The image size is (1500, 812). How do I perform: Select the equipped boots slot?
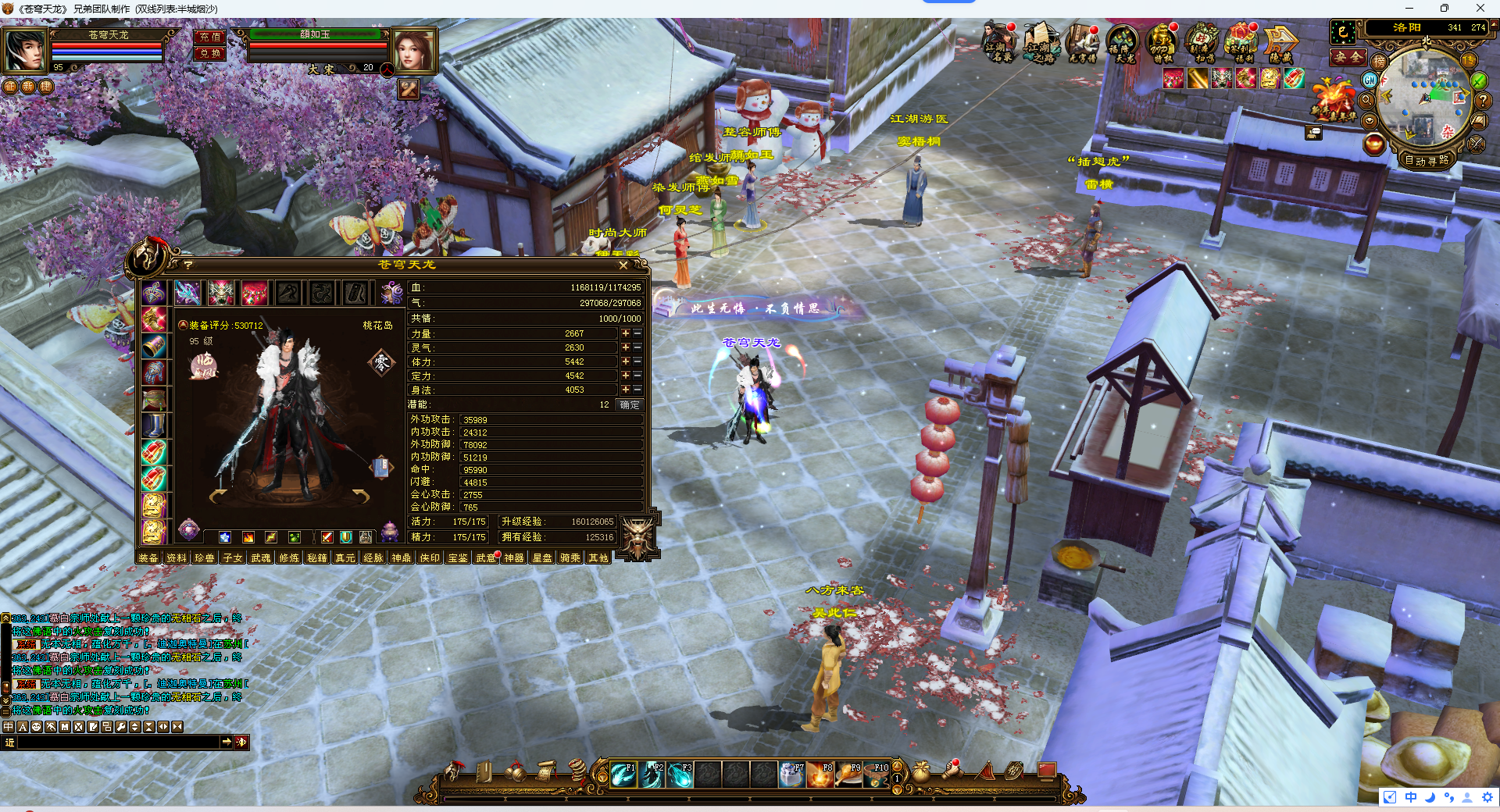[x=154, y=426]
